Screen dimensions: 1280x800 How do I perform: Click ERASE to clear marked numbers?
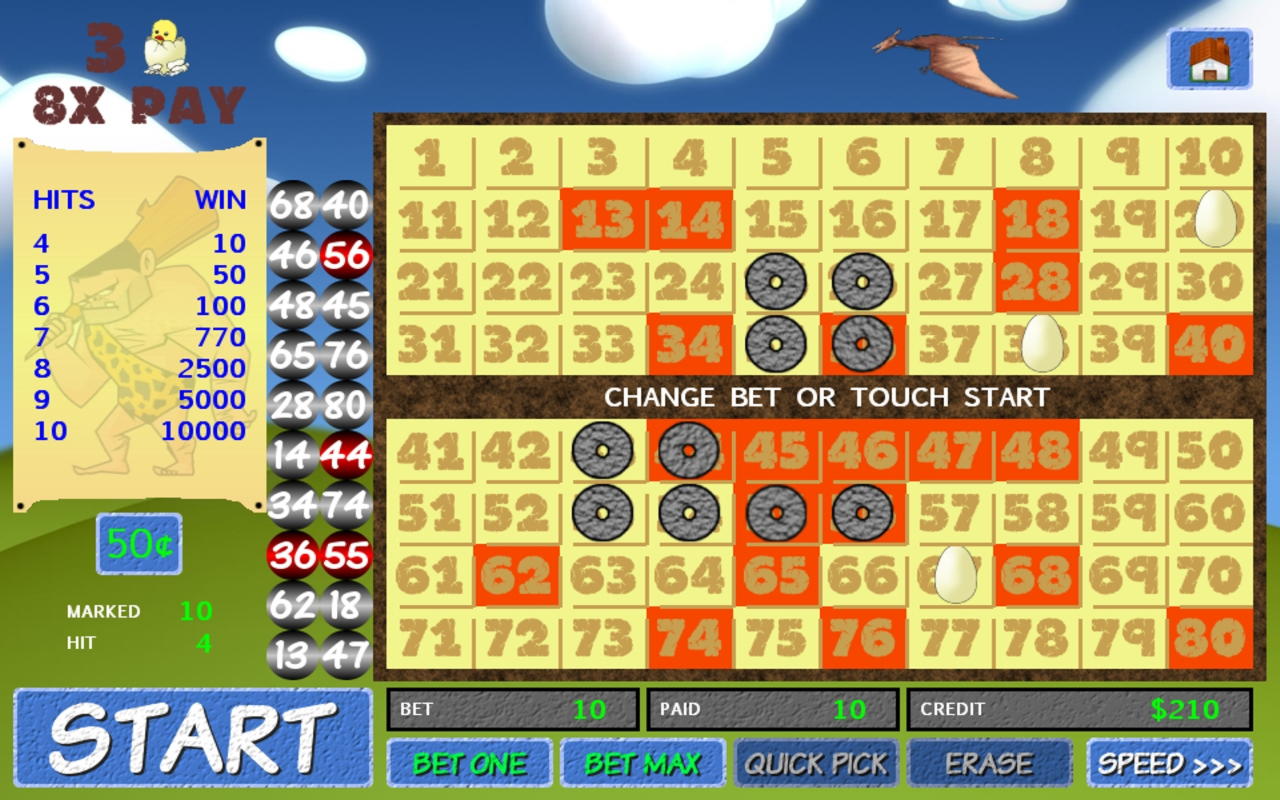(x=988, y=762)
